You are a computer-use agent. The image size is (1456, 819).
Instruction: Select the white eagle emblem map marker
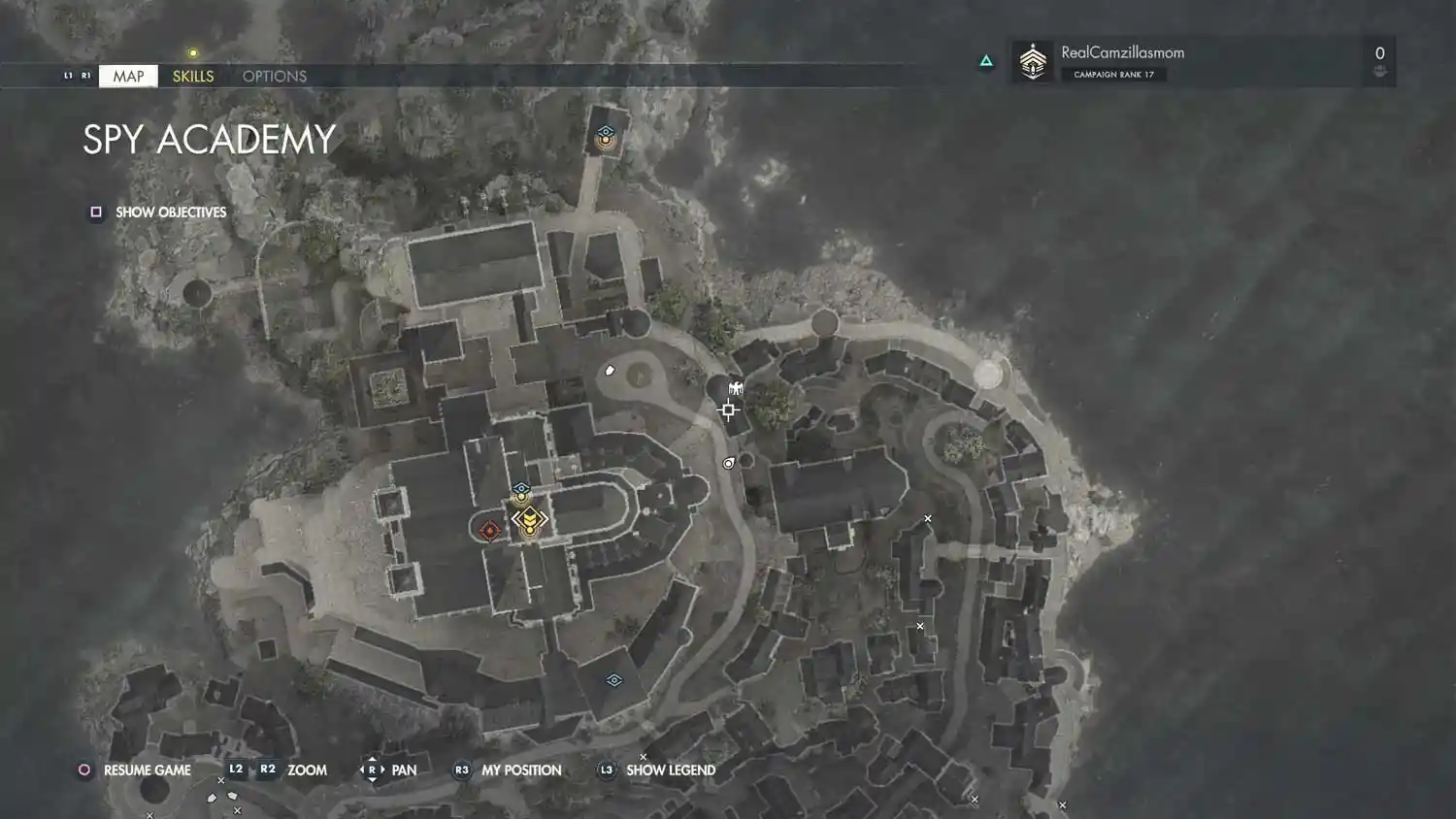point(736,388)
